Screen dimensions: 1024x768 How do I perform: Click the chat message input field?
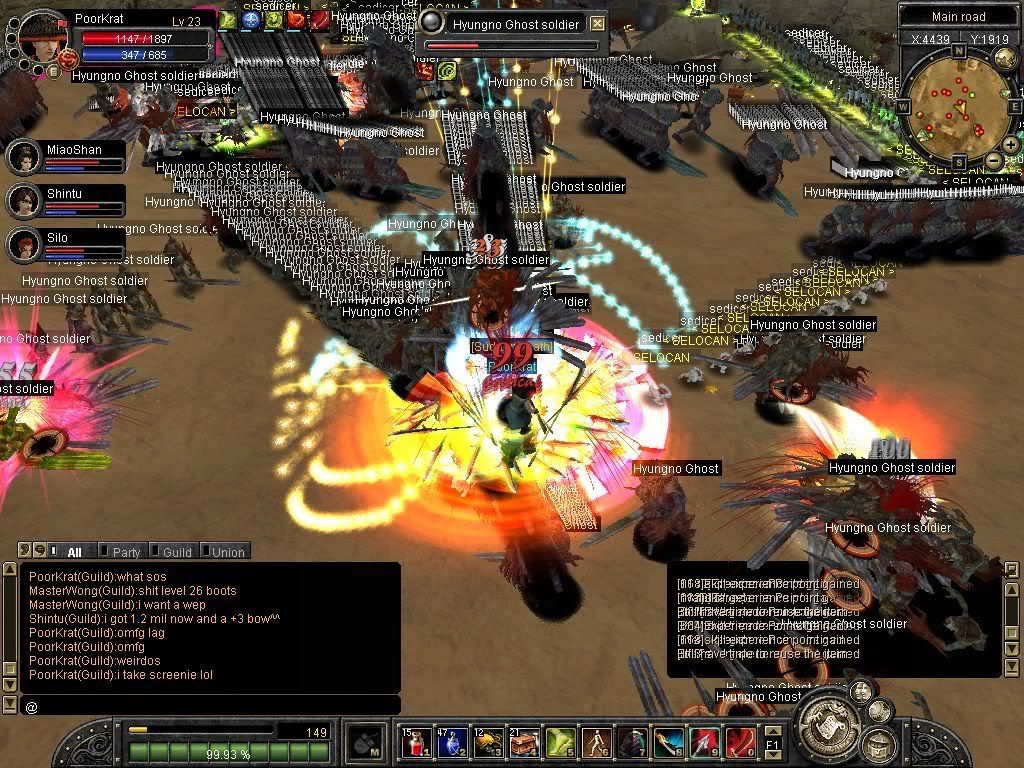210,706
